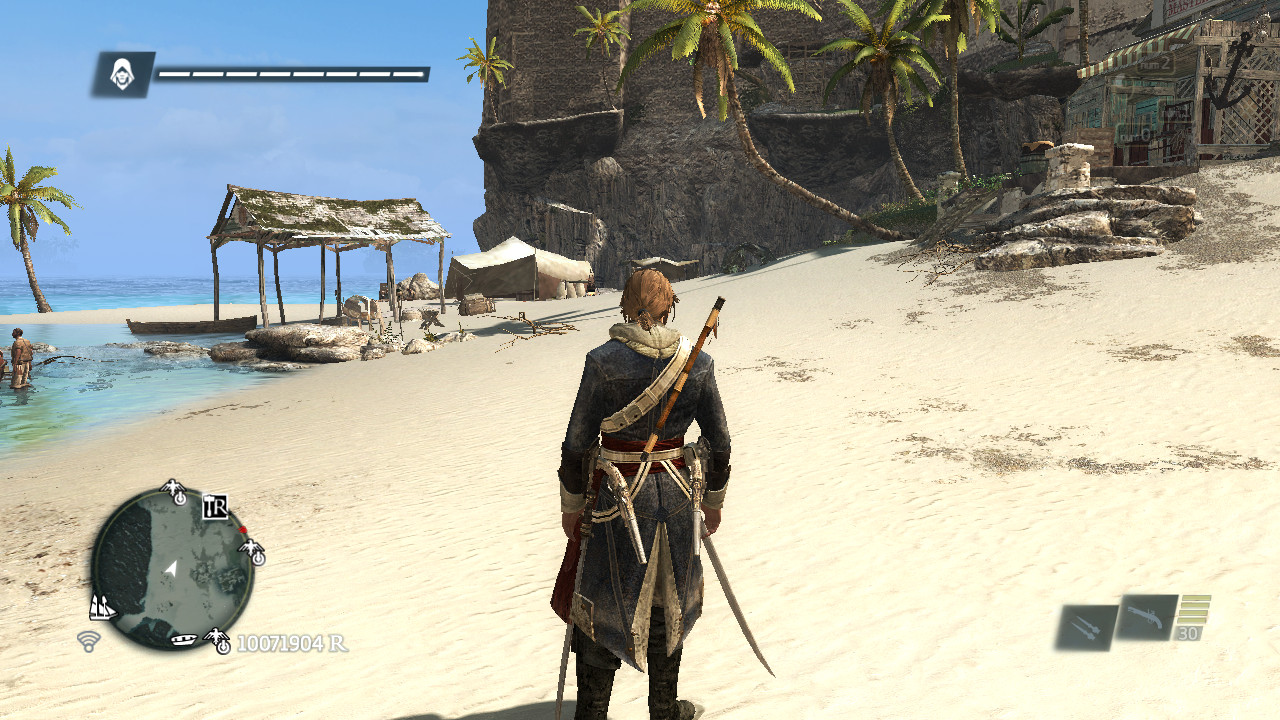
Task: Click the signal strength icon beside the minimap
Action: coord(87,640)
